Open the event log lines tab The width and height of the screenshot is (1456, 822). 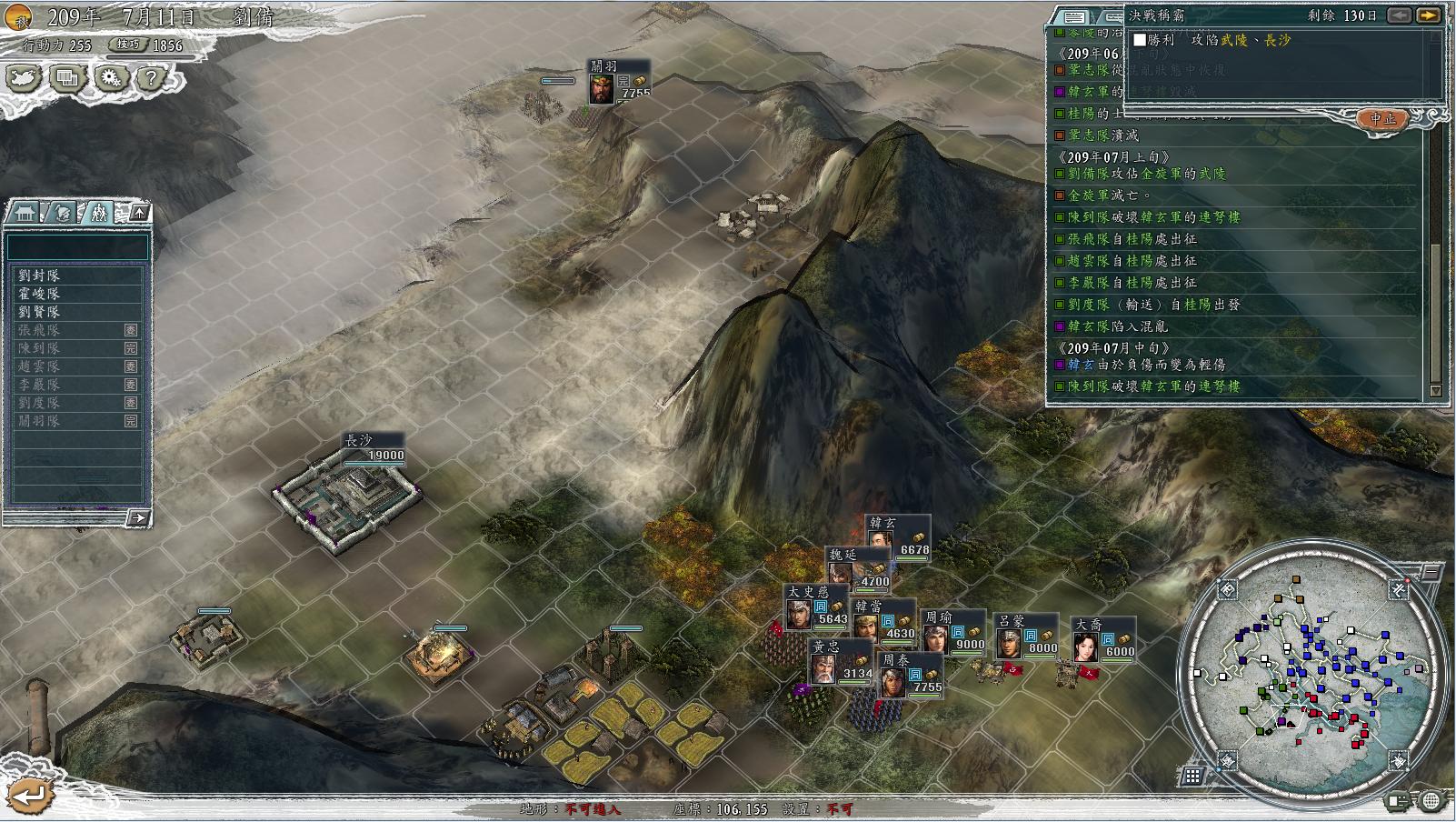tap(1074, 16)
